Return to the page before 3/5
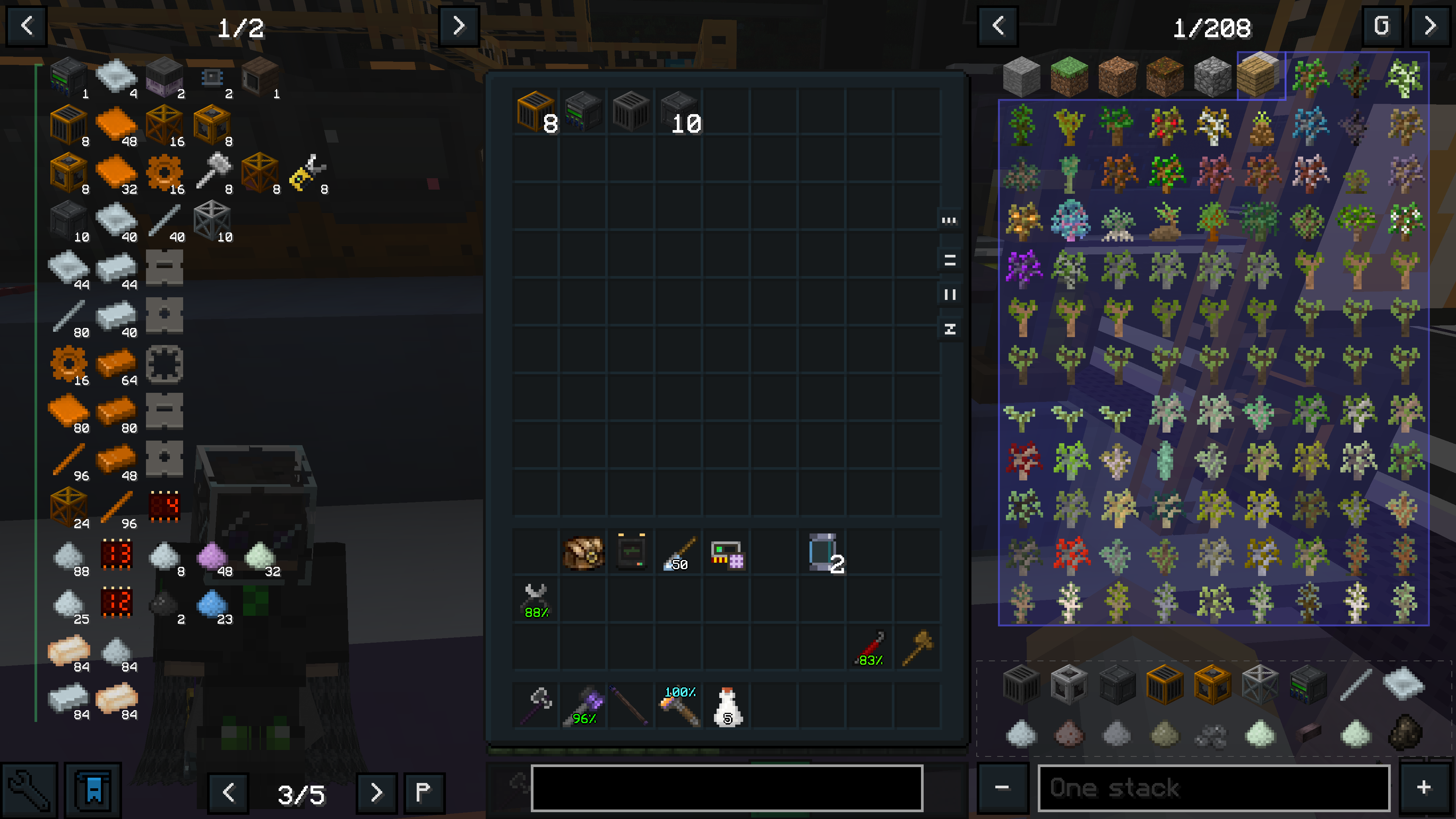 tap(228, 792)
